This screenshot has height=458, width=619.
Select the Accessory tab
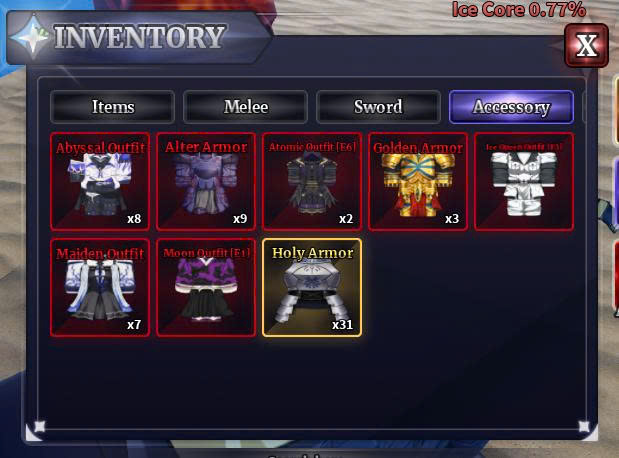pyautogui.click(x=511, y=107)
